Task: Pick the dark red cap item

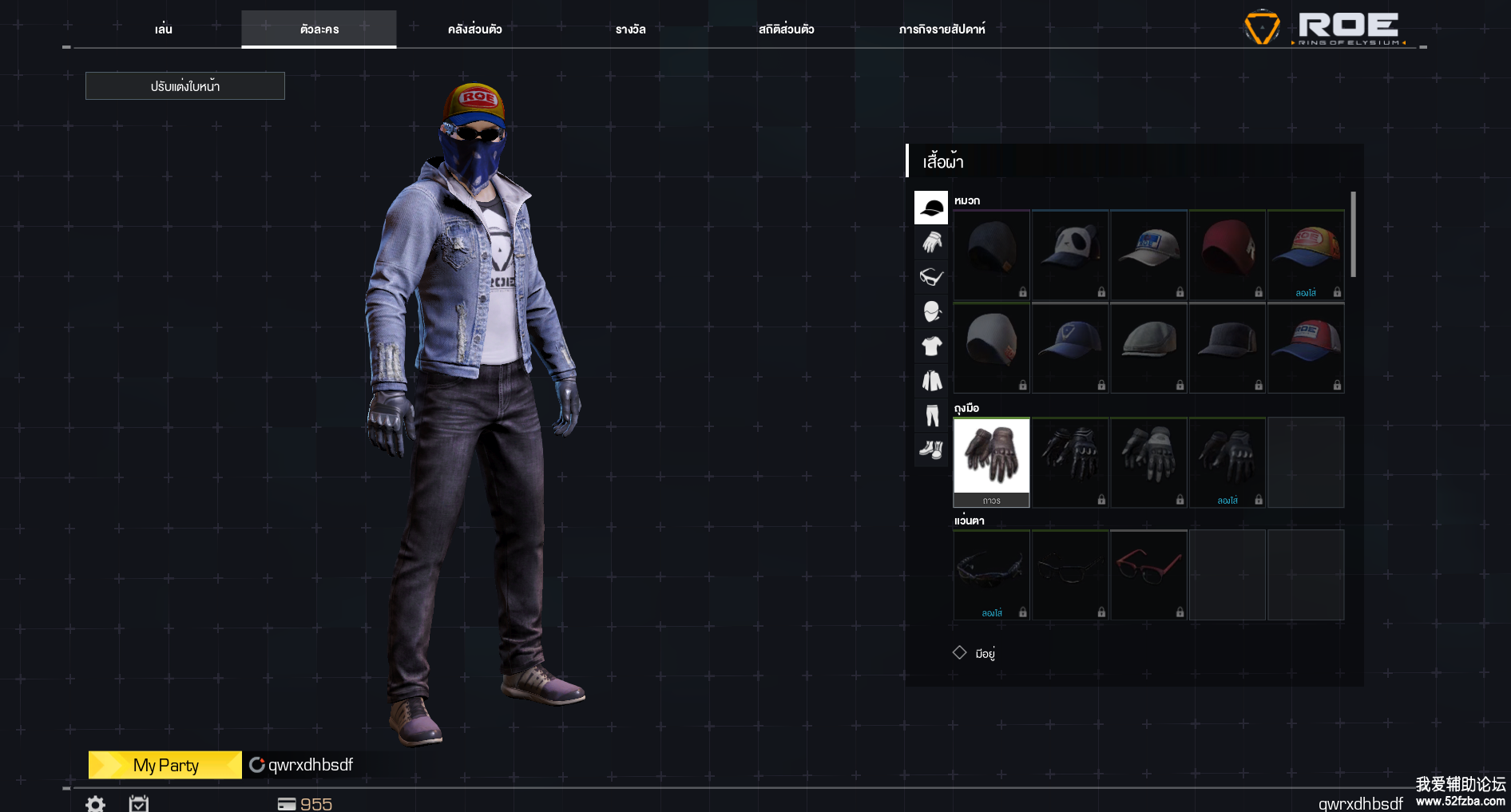Action: pyautogui.click(x=1227, y=255)
